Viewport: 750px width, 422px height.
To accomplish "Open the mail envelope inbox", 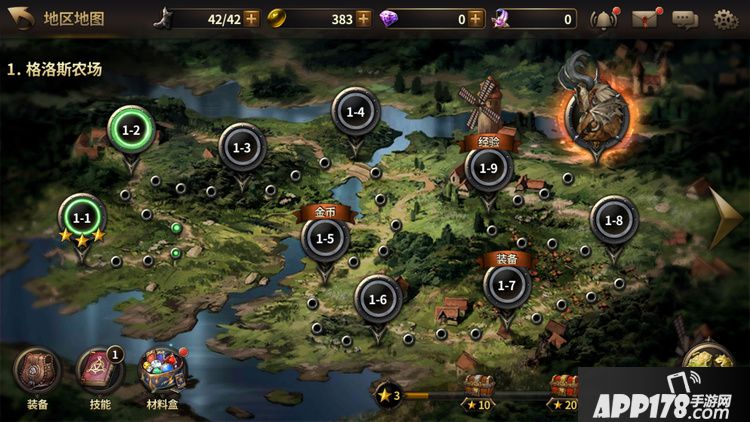I will click(646, 18).
